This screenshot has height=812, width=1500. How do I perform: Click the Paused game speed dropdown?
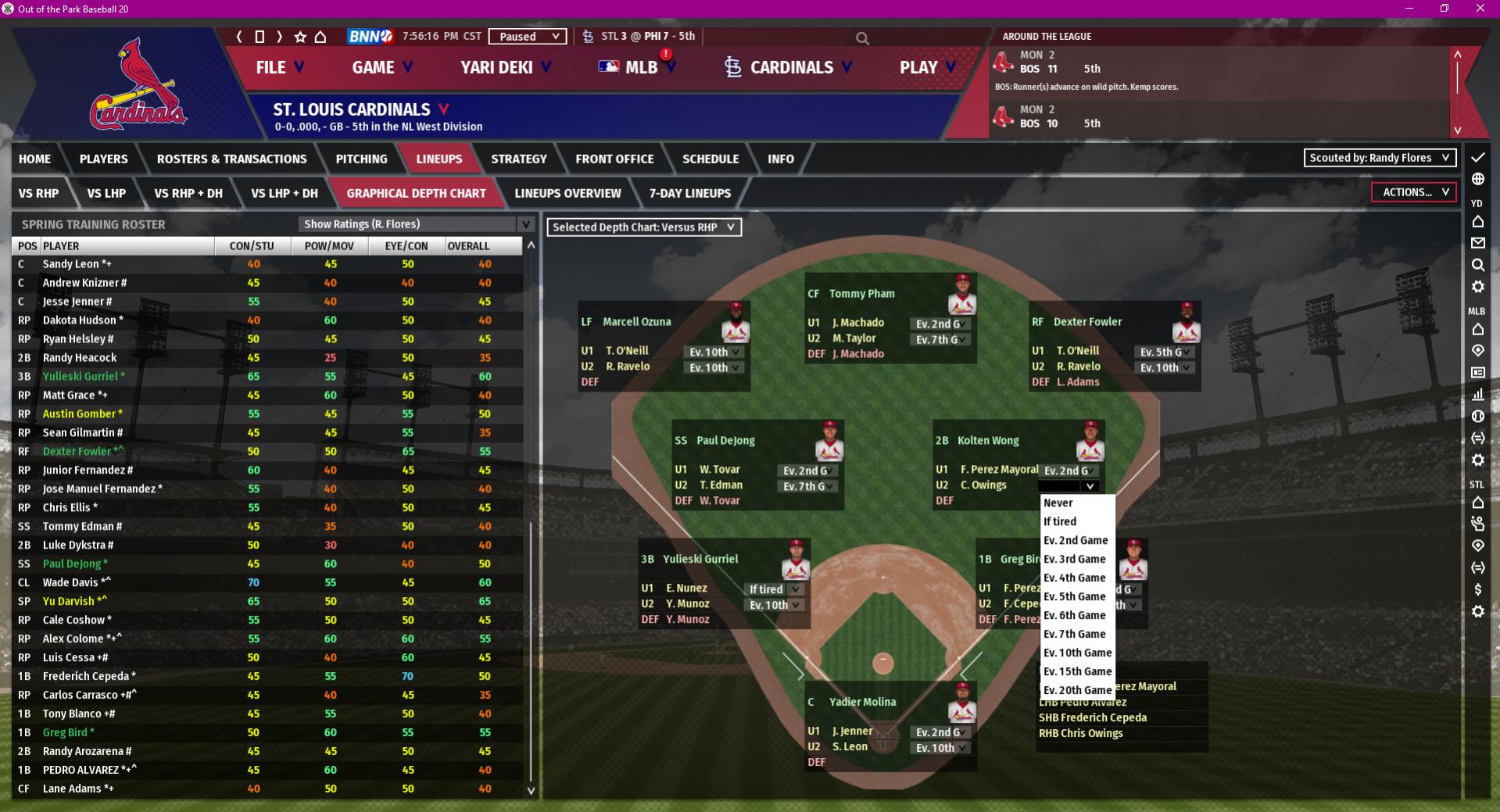(x=527, y=37)
